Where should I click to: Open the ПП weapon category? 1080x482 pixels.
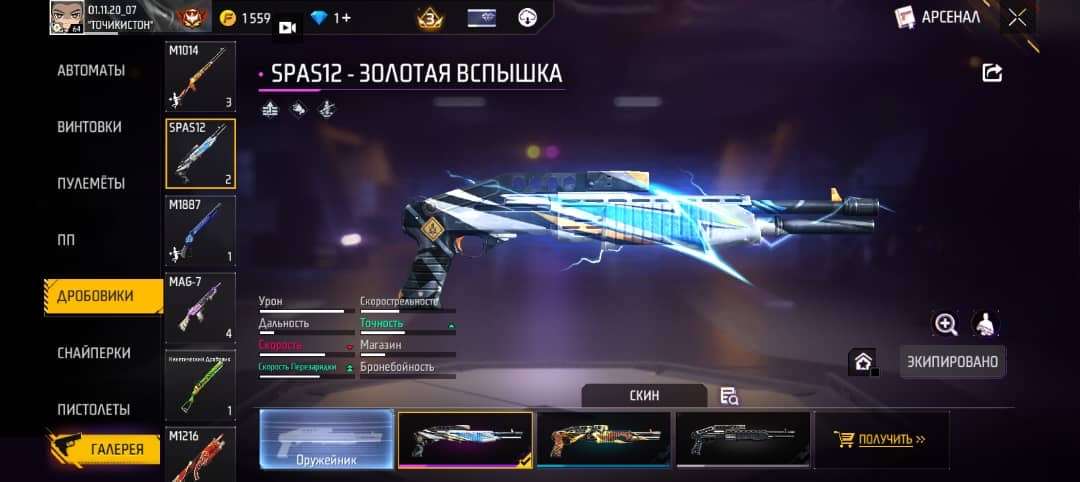click(66, 240)
